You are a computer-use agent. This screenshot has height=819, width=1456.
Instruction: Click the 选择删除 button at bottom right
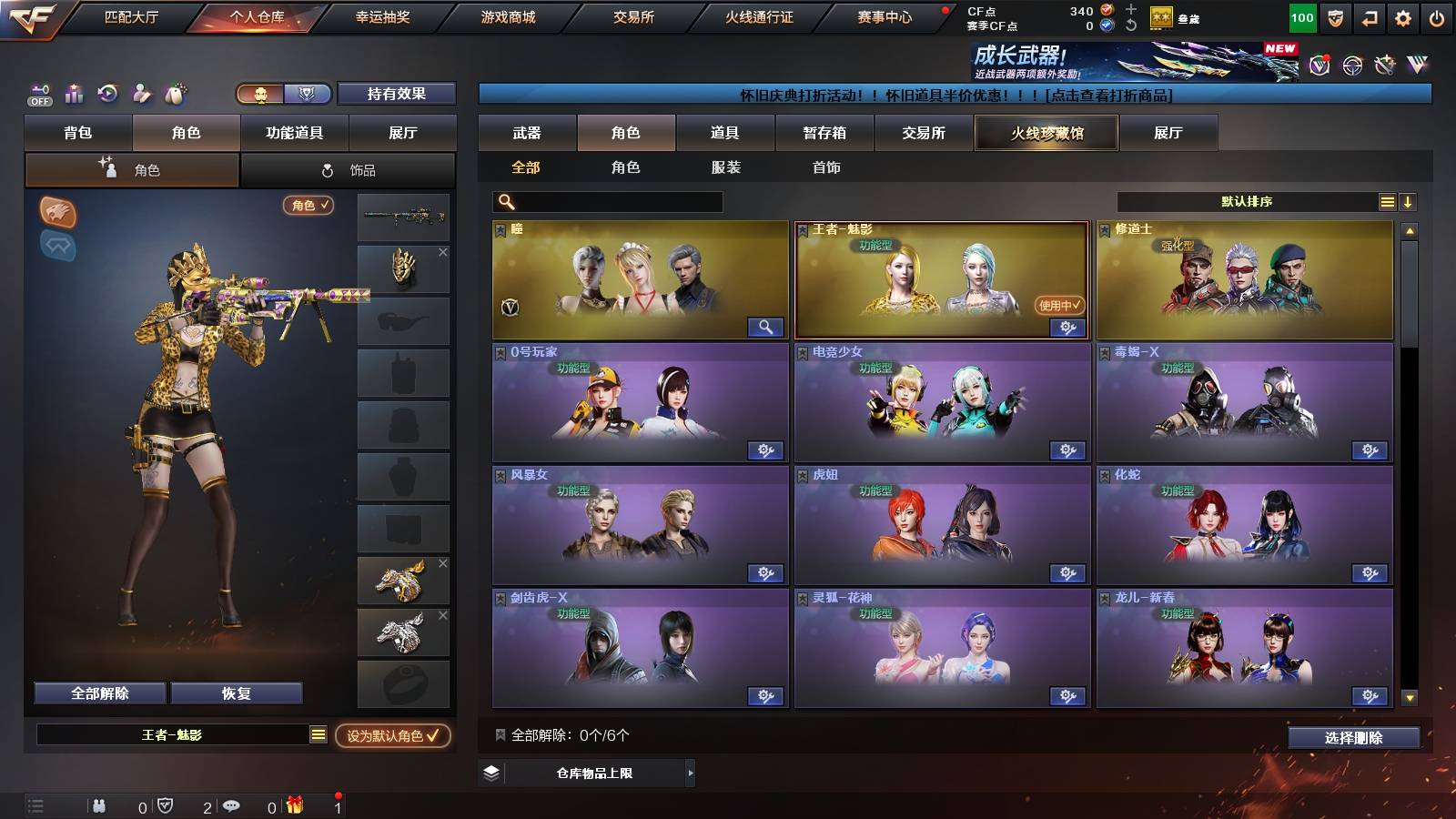click(x=1353, y=739)
